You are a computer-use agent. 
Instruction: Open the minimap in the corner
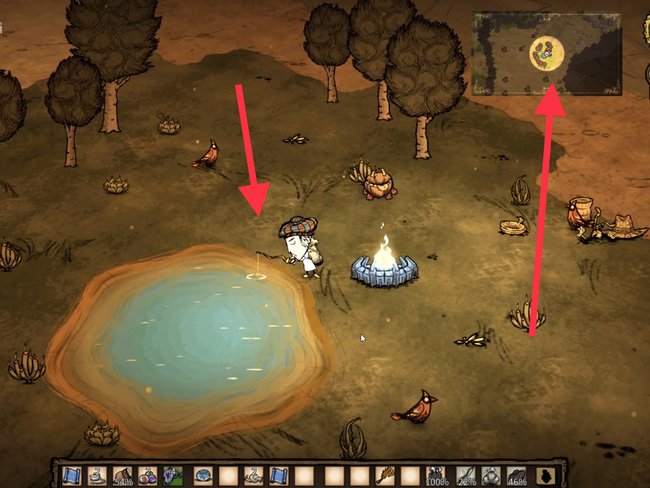[x=546, y=53]
